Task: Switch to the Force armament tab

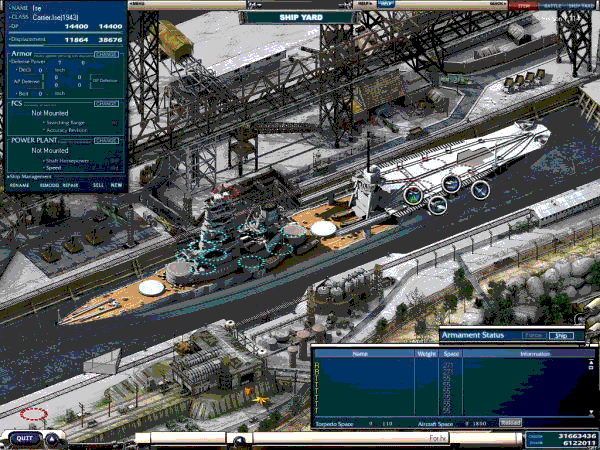Action: (534, 336)
